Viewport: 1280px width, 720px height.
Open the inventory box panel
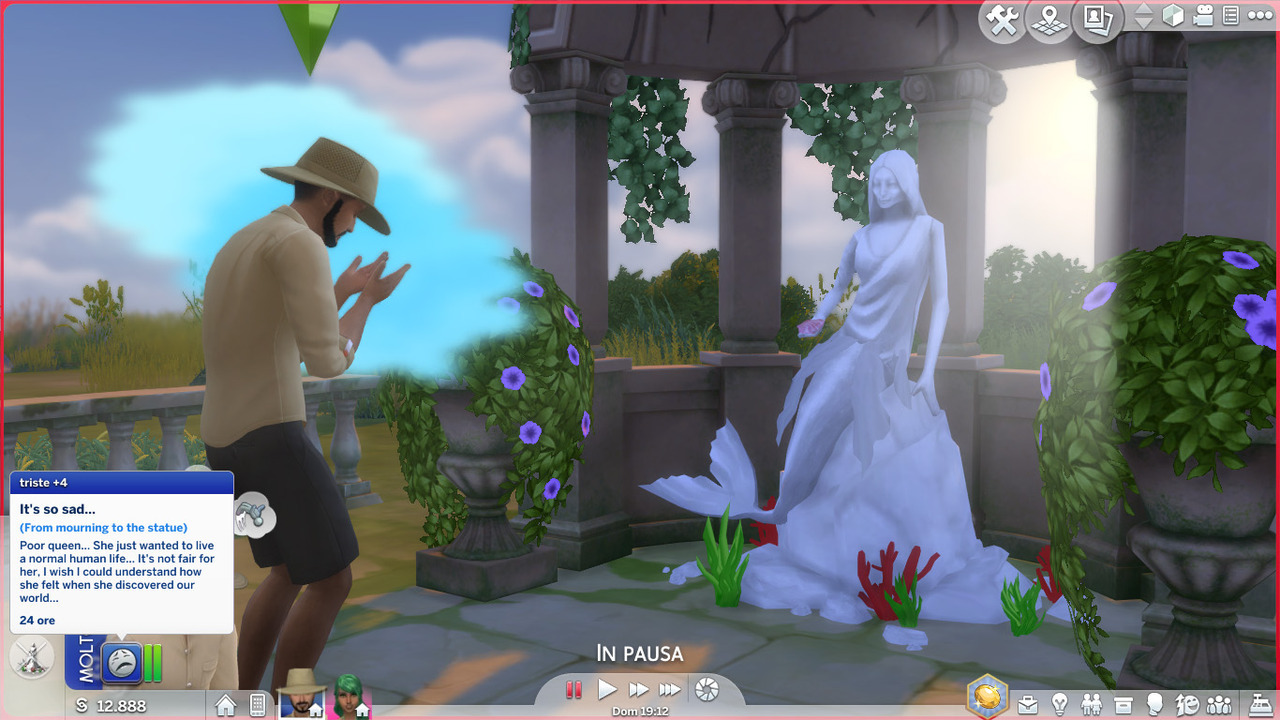(x=1123, y=705)
